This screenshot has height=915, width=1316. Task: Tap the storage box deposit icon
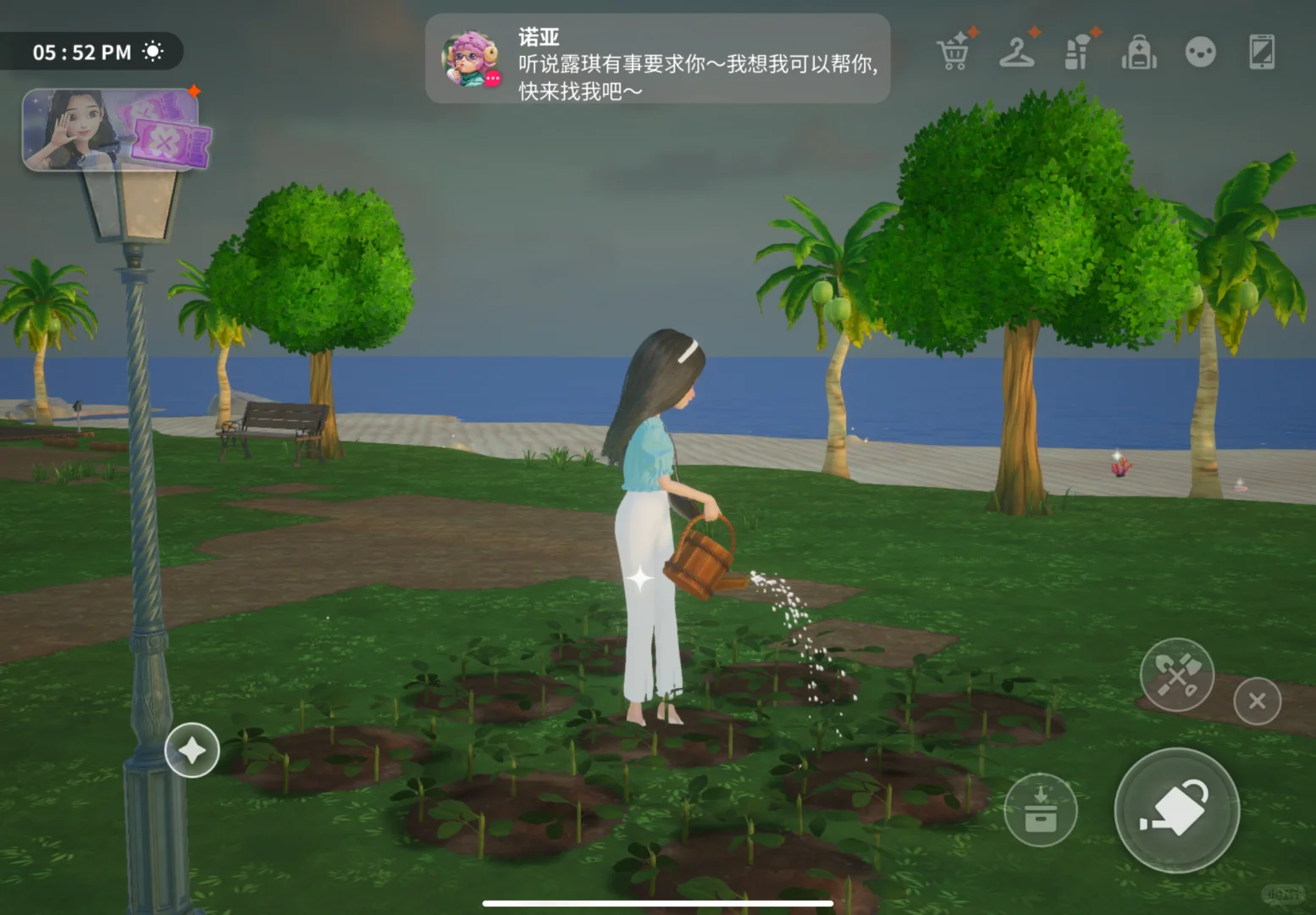coord(1041,811)
